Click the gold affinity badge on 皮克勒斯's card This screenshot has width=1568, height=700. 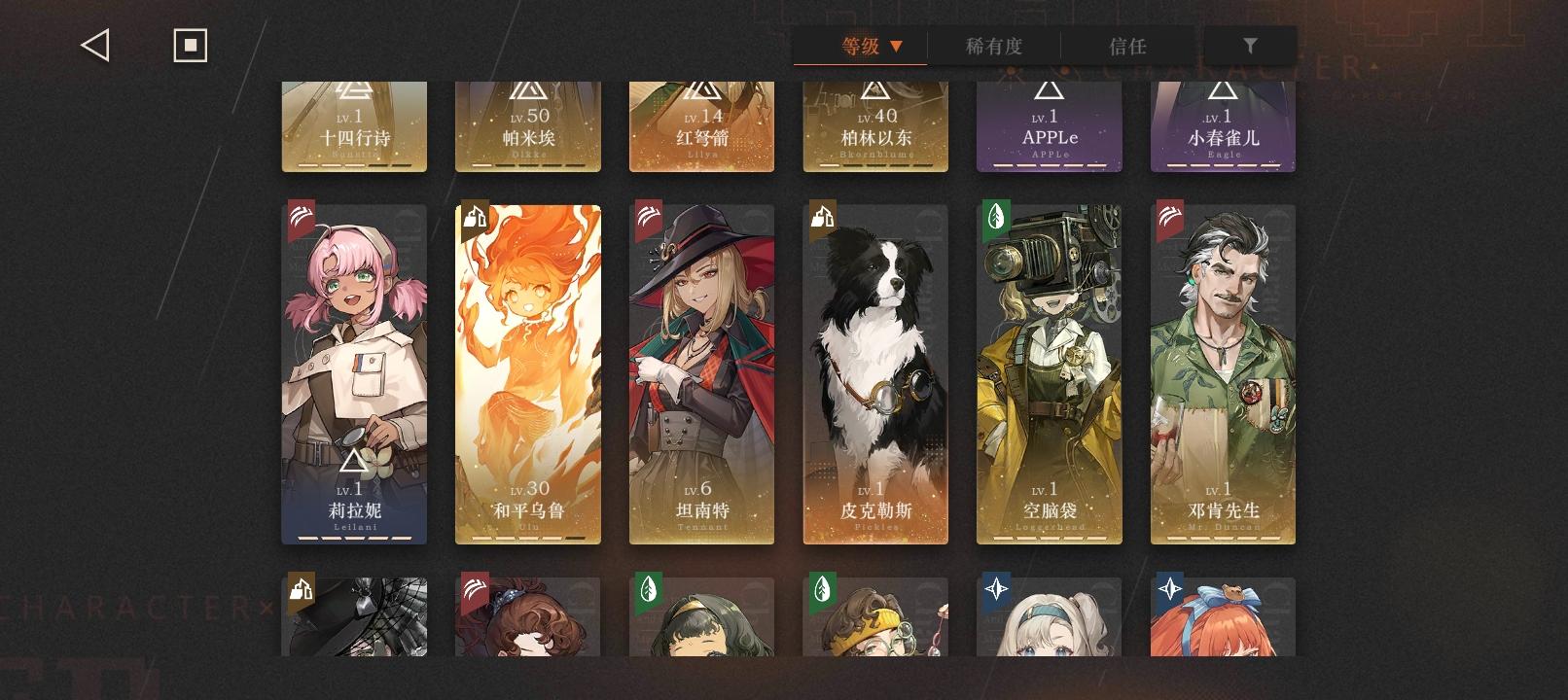click(821, 220)
